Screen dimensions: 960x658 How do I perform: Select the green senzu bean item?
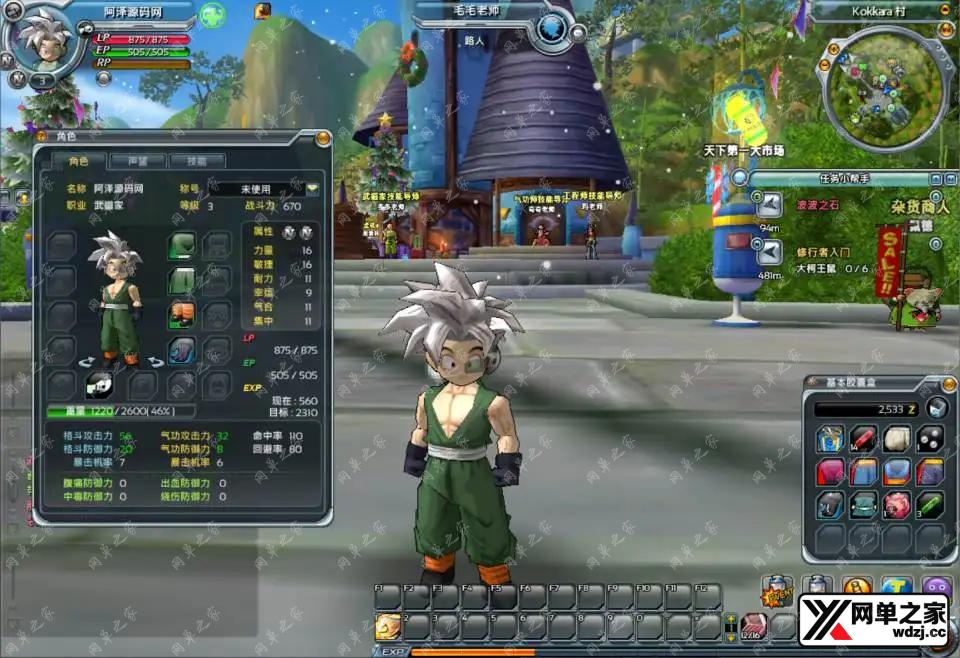(x=930, y=504)
